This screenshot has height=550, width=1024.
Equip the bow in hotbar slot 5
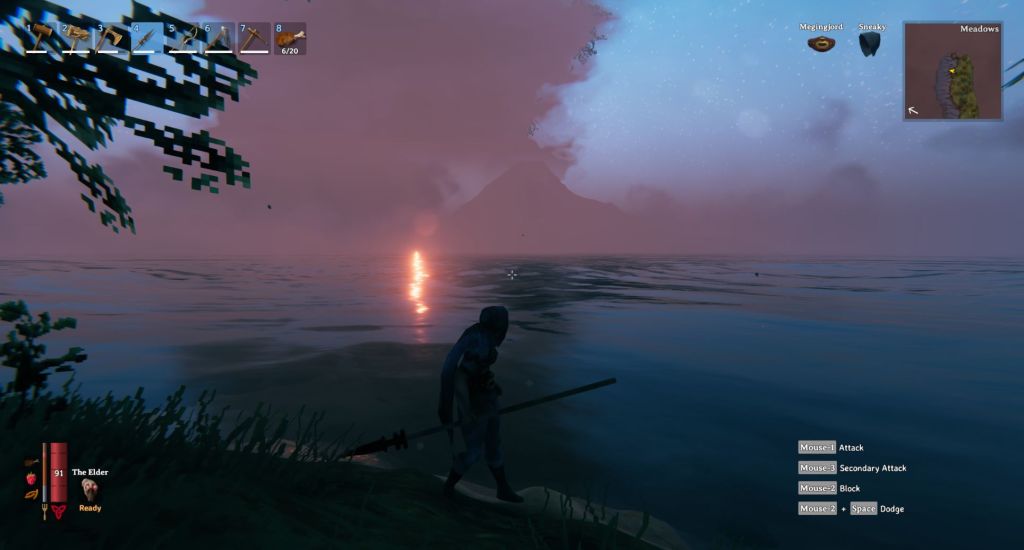(184, 38)
